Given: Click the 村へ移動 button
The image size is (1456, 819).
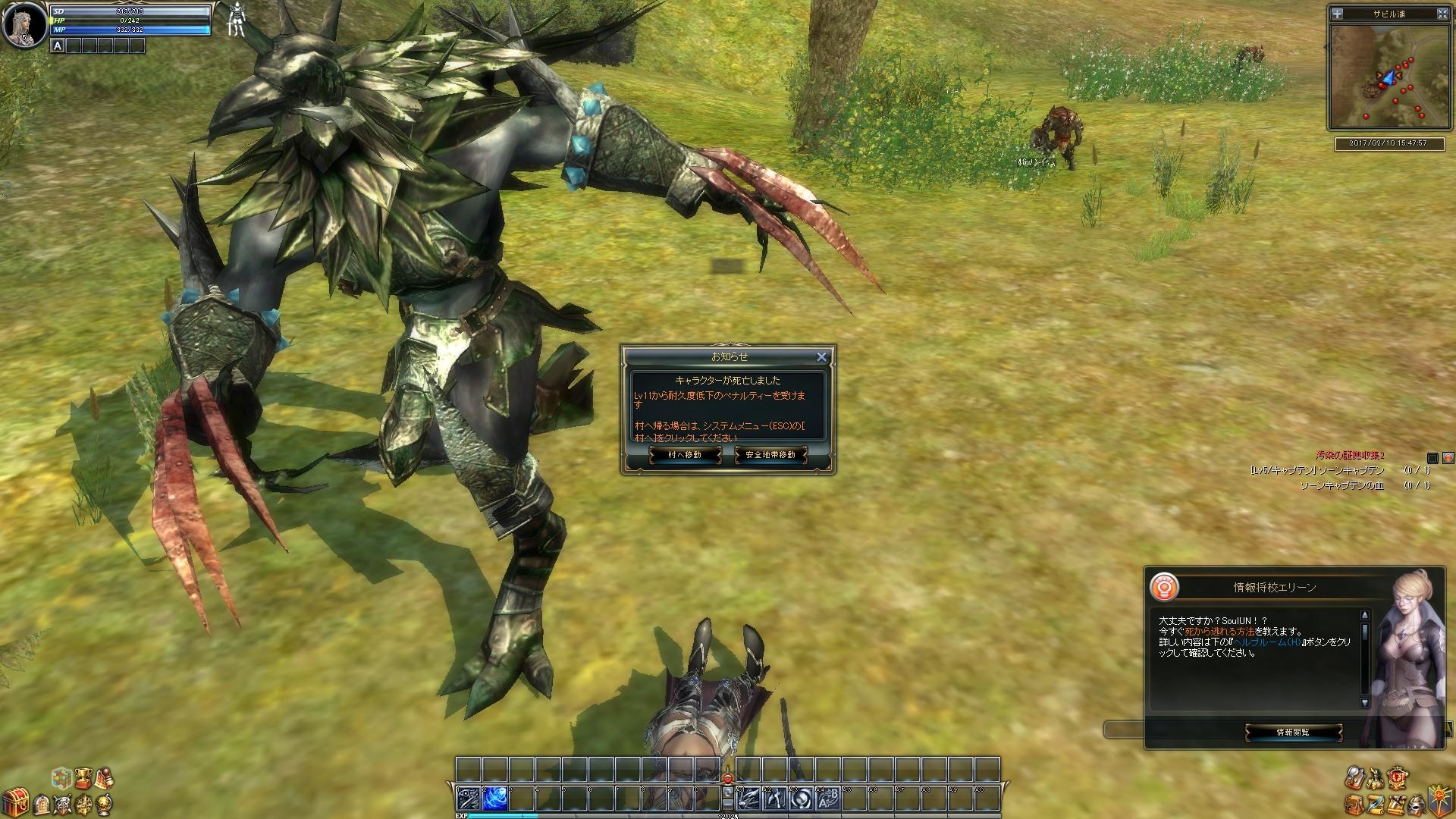Looking at the screenshot, I should click(685, 455).
